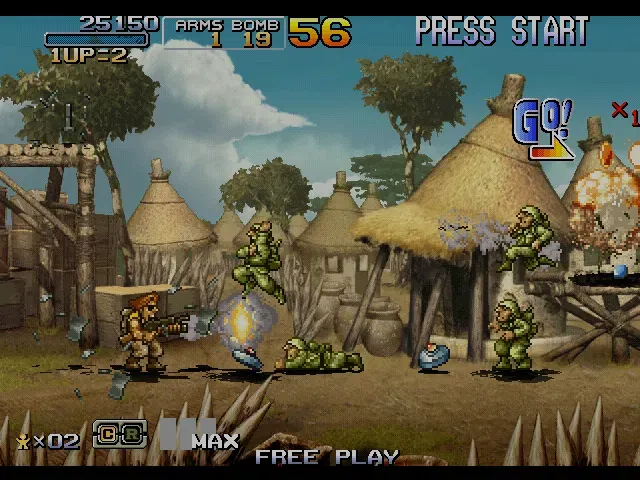The width and height of the screenshot is (640, 480).
Task: Click the GO! arrow indicator
Action: point(543,130)
